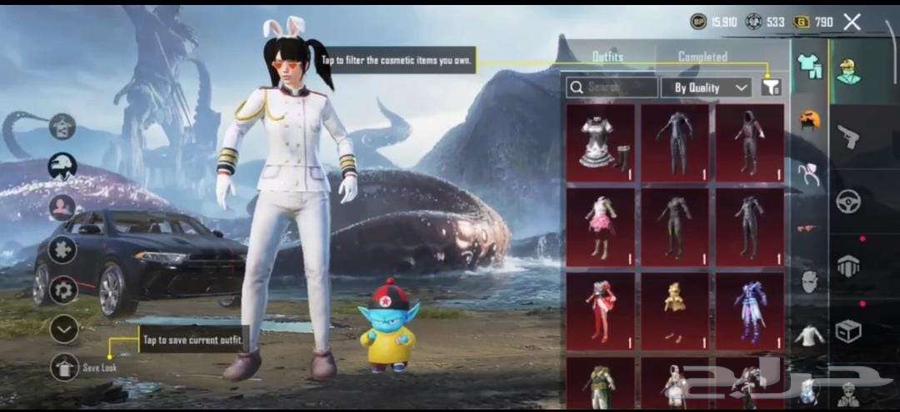Expand the down-arrow button in left sidebar

[x=64, y=328]
